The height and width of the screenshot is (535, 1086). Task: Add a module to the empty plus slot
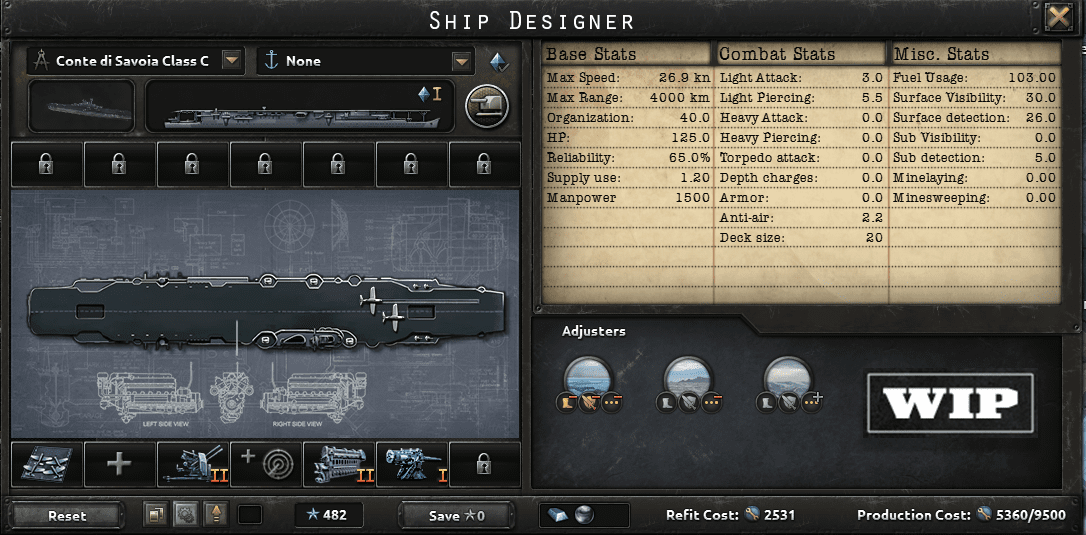coord(120,464)
